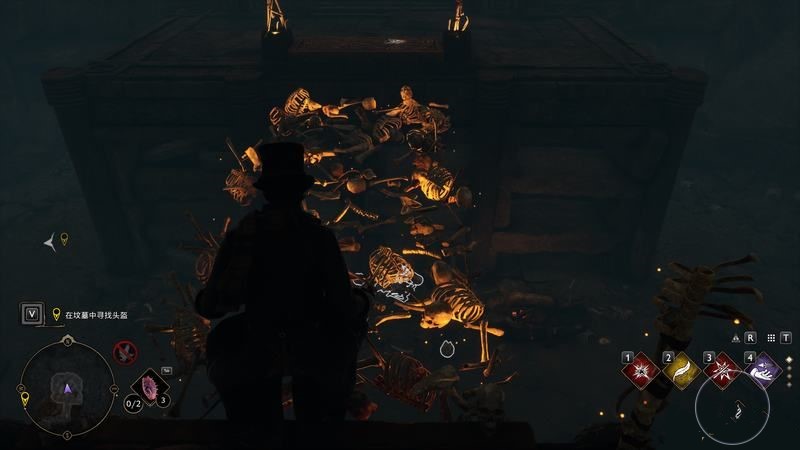Use the red slashing-star spell in slot 3

724,370
